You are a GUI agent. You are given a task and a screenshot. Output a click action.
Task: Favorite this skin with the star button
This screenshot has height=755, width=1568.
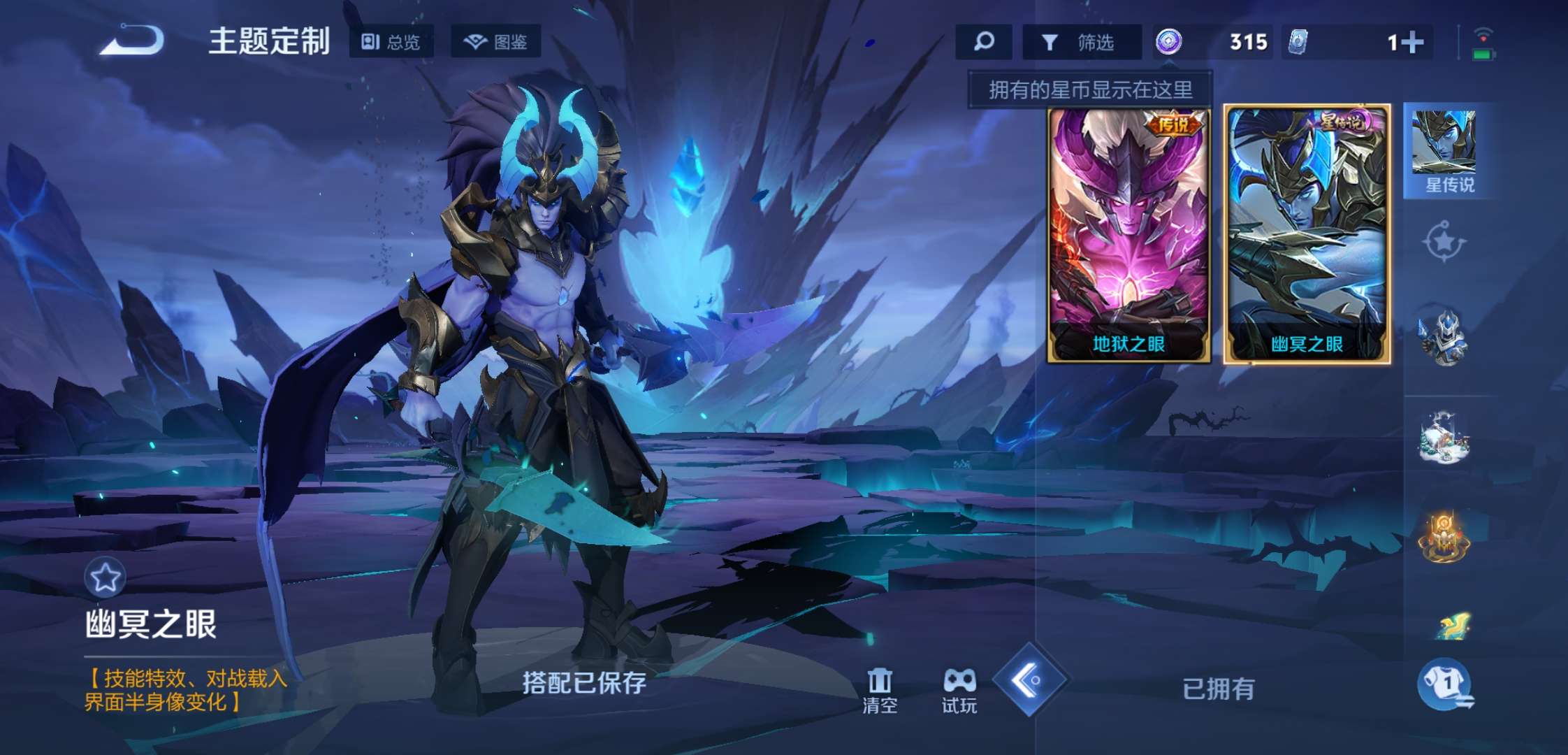[105, 577]
